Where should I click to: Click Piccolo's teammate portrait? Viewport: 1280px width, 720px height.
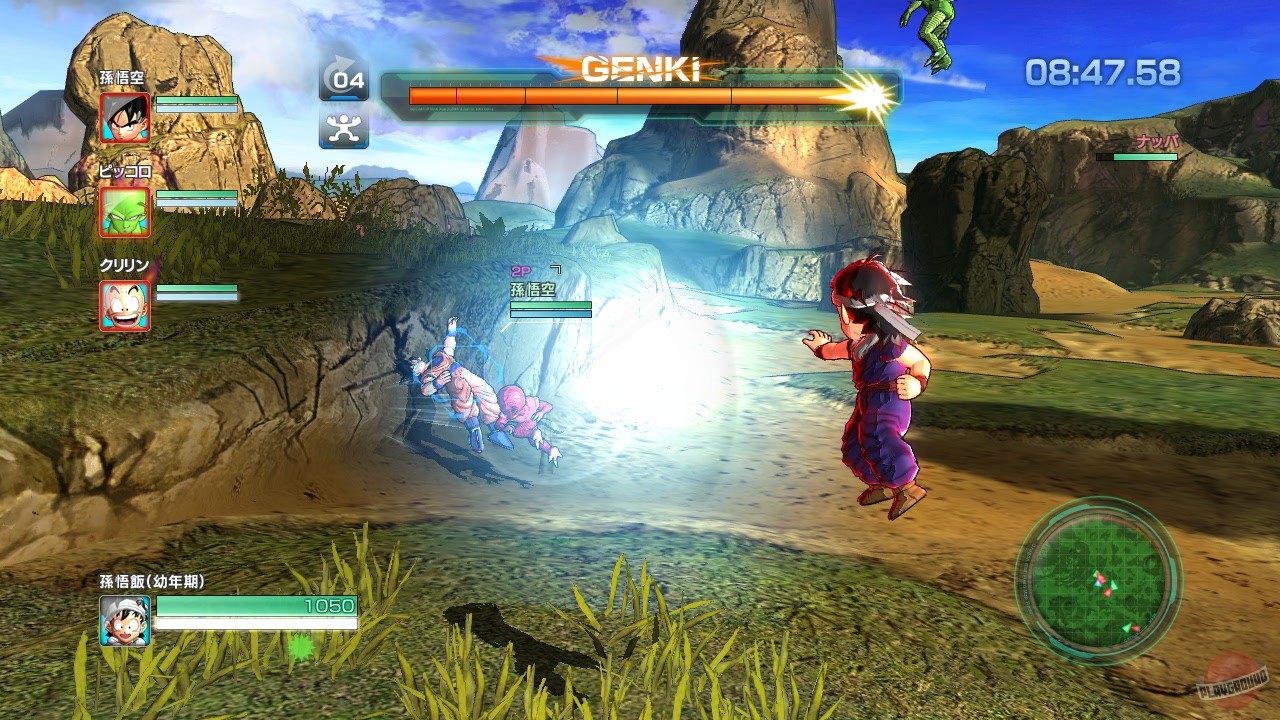[126, 211]
